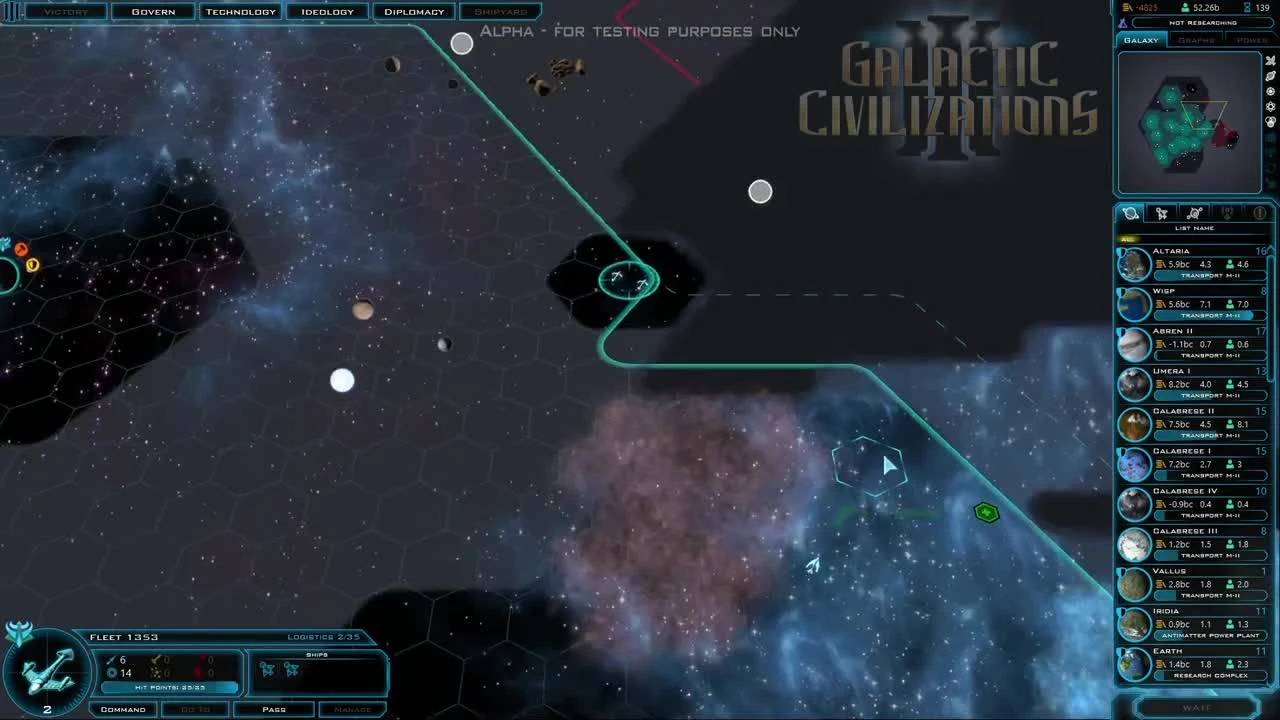Click the planet filter icon on the minimap edge

click(x=1268, y=76)
